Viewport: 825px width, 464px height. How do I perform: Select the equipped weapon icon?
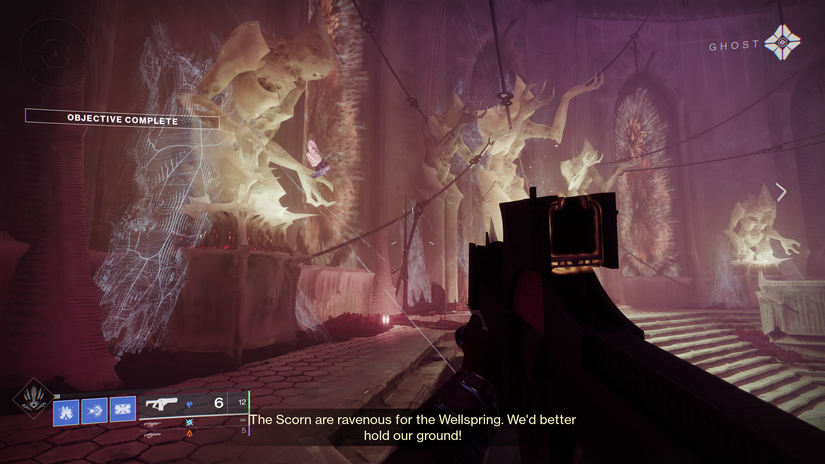click(x=162, y=403)
